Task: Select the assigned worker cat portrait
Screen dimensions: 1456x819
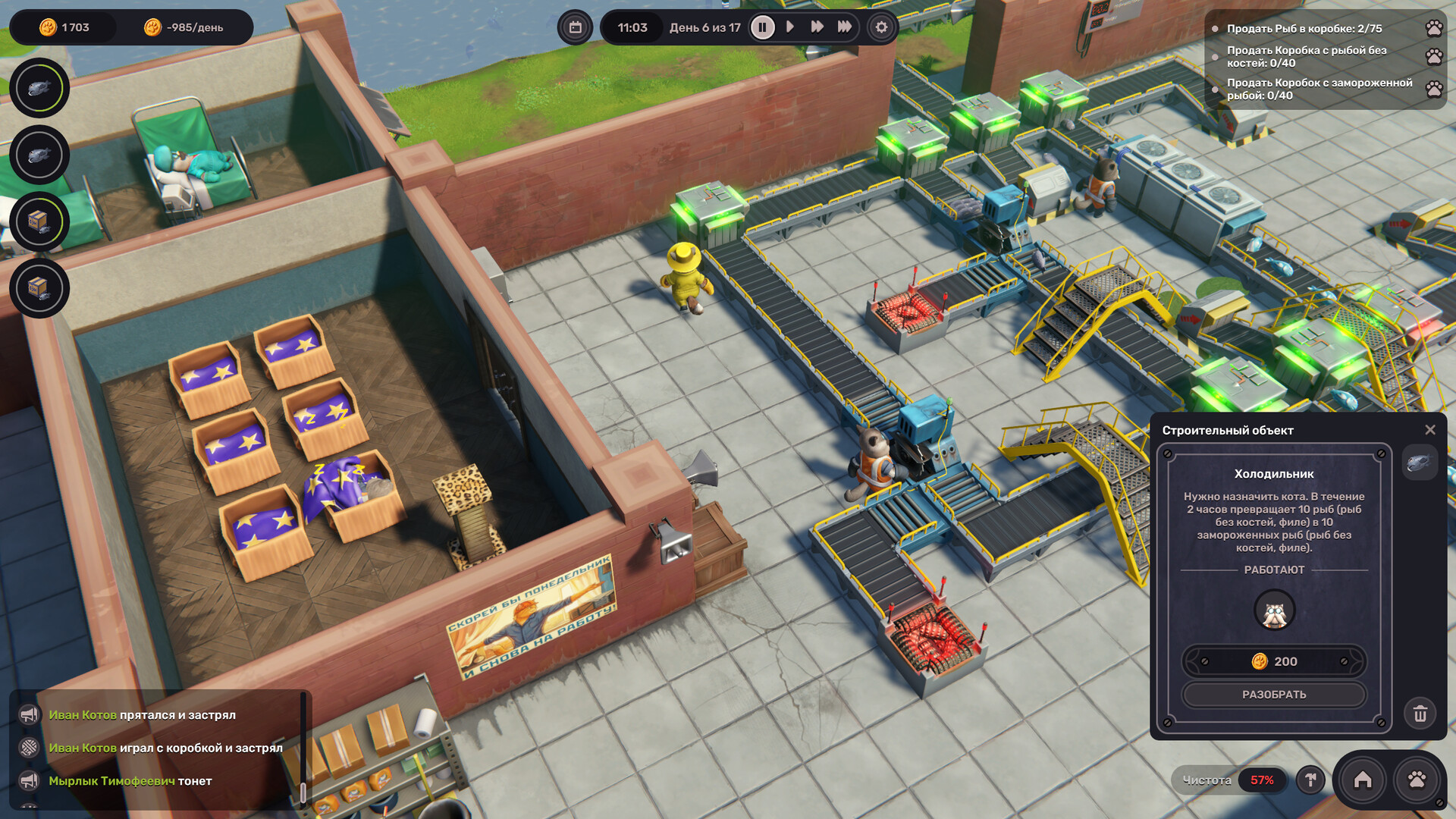Action: point(1274,611)
